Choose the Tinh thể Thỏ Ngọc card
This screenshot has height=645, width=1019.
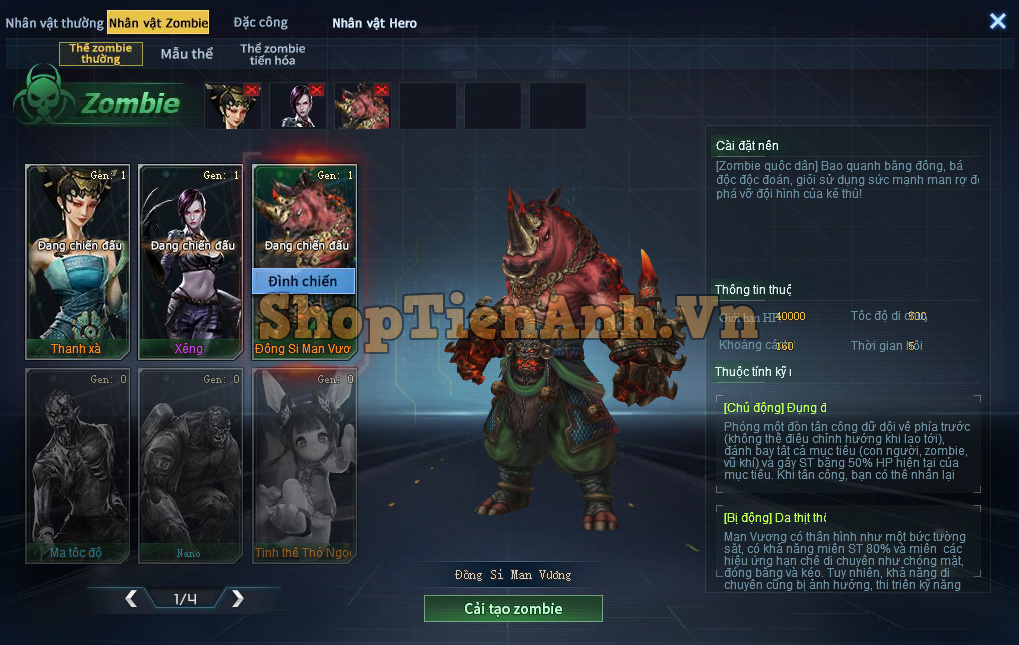(x=304, y=464)
